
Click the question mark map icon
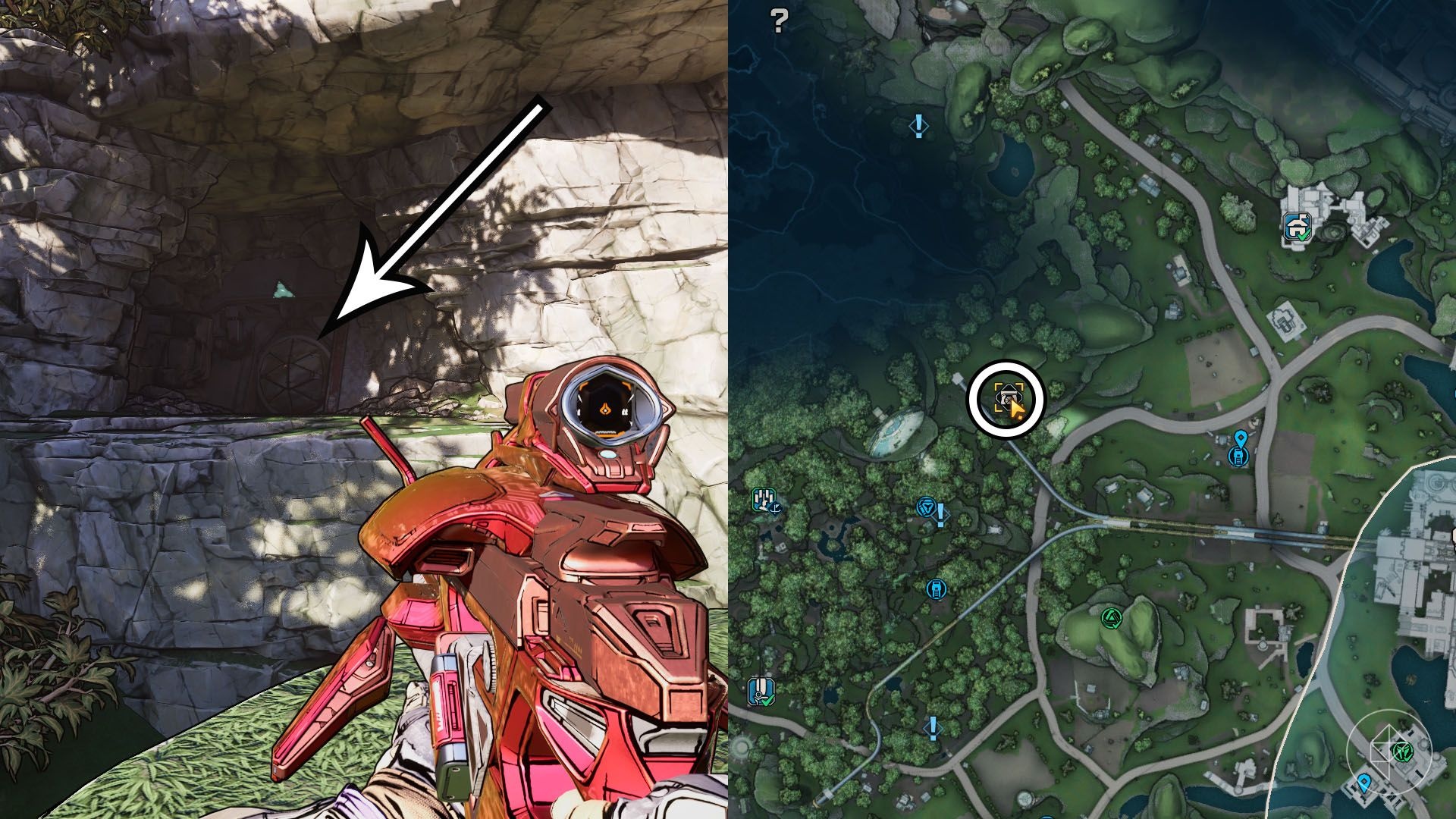pyautogui.click(x=779, y=20)
